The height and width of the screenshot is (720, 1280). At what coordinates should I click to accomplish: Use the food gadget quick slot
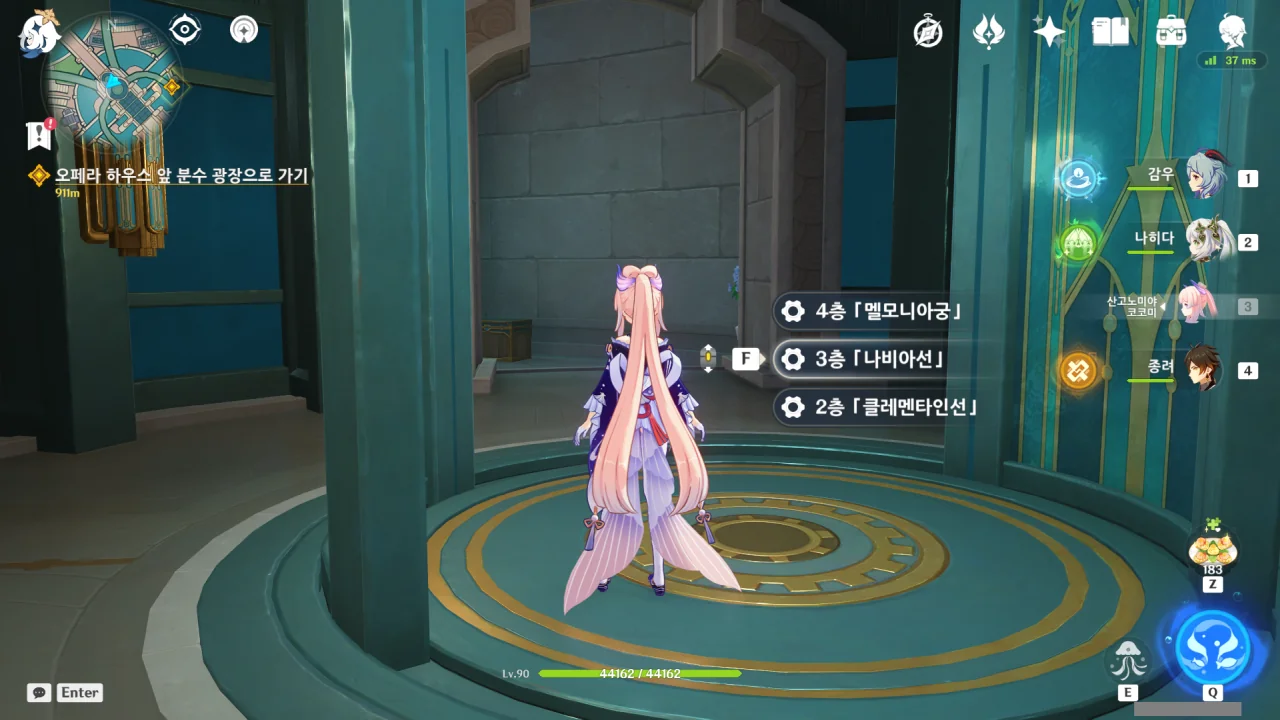coord(1212,549)
